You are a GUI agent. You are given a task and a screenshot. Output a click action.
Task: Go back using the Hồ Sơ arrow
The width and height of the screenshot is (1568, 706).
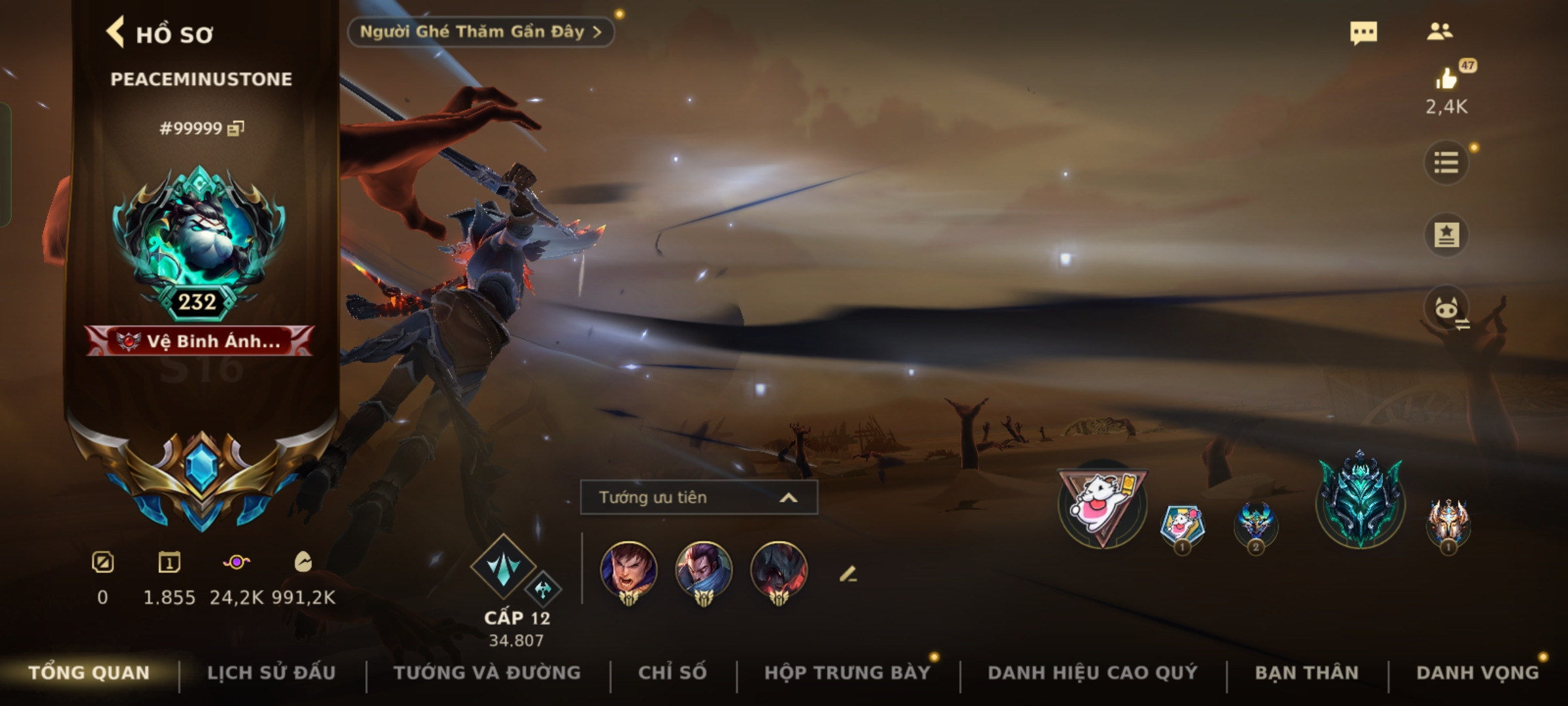(x=116, y=33)
